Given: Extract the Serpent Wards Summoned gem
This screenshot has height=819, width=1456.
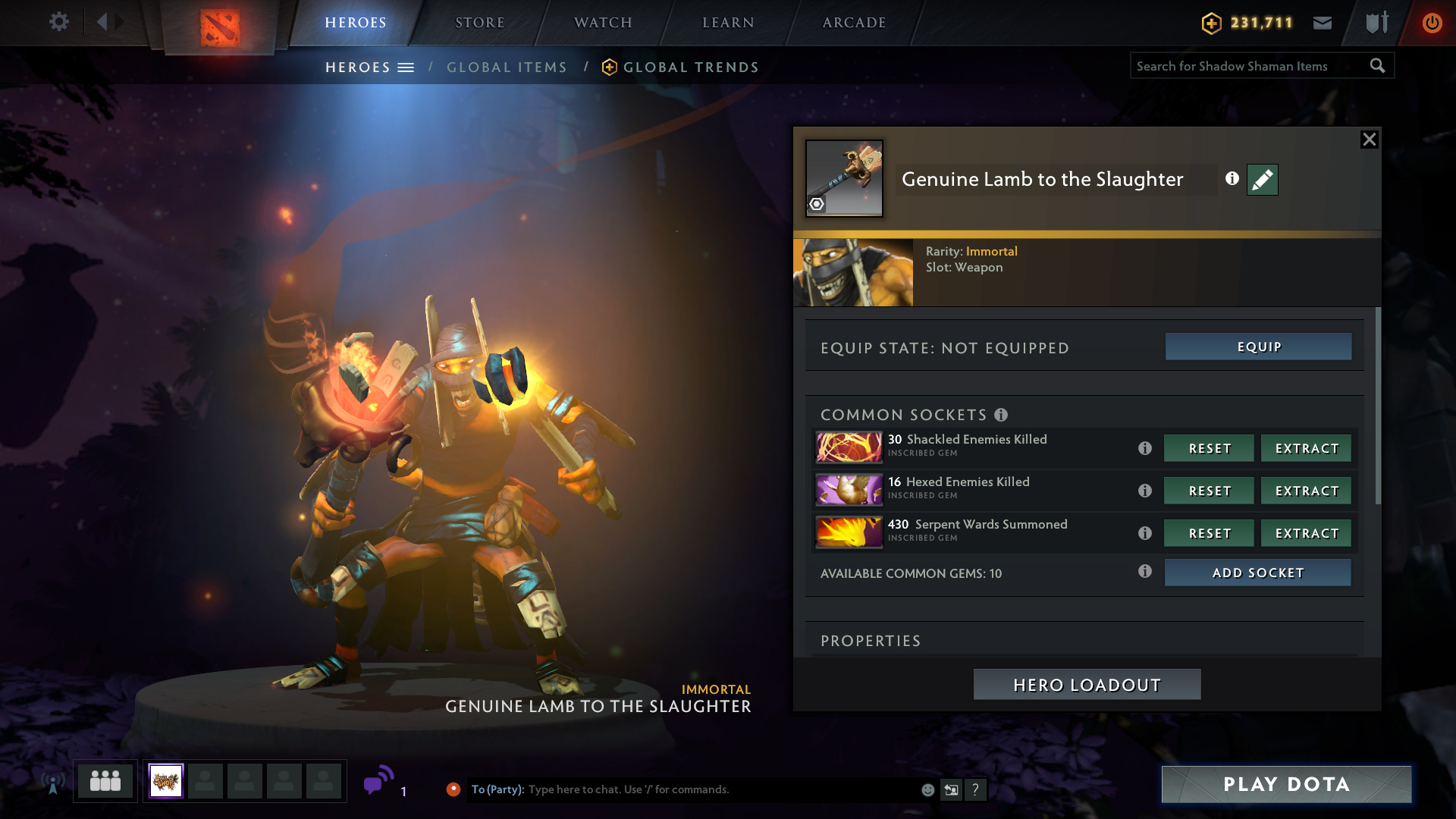Looking at the screenshot, I should click(x=1306, y=533).
